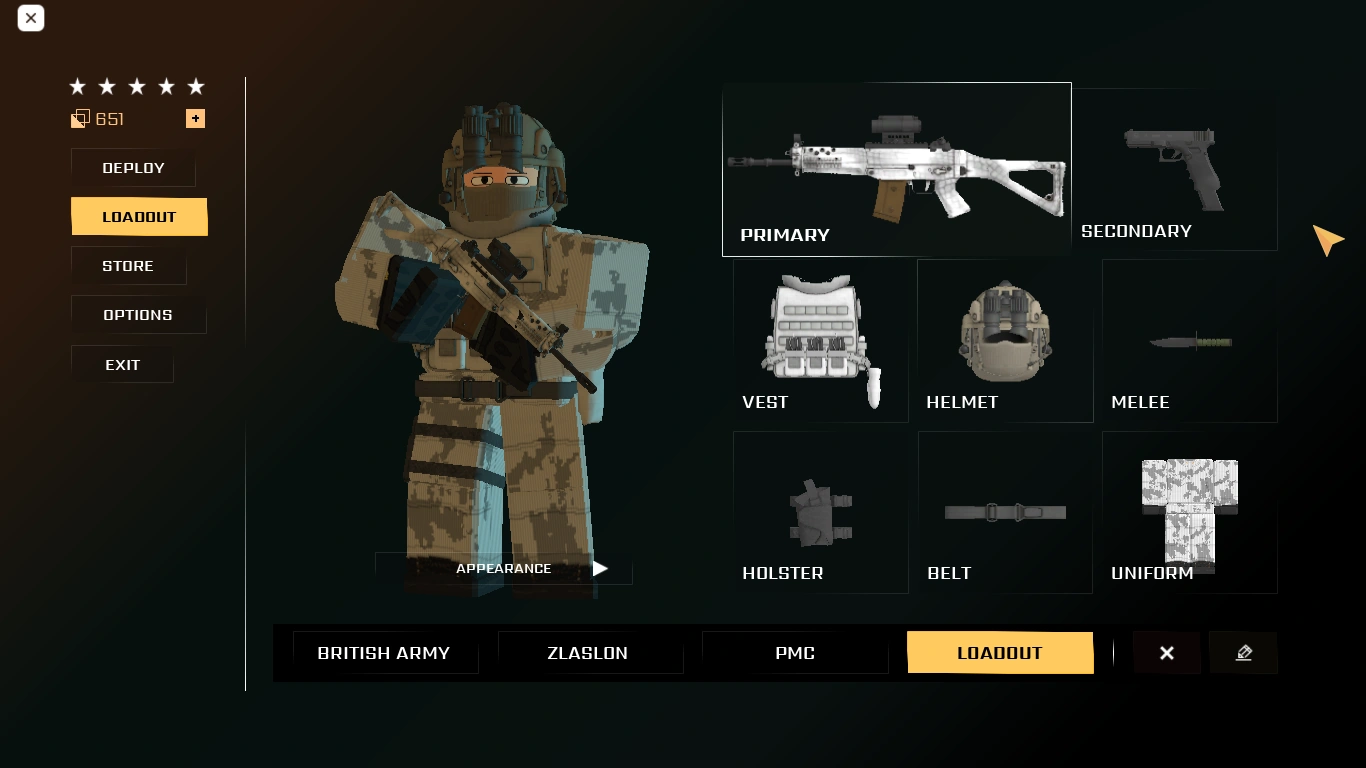Select the Uniform slot
This screenshot has width=1366, height=768.
point(1189,511)
